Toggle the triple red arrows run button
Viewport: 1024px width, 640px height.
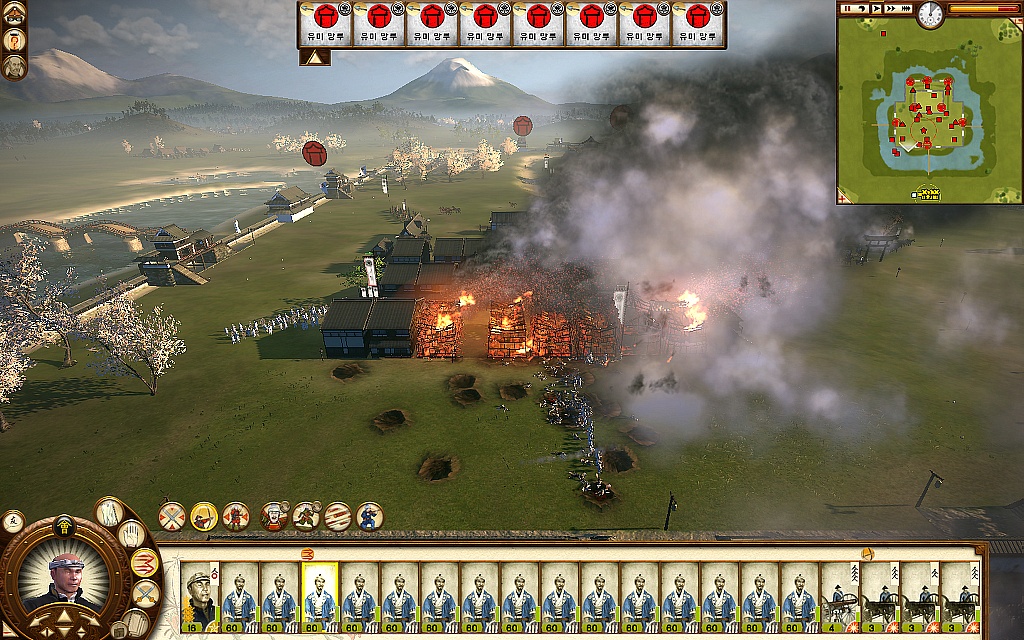tap(144, 563)
